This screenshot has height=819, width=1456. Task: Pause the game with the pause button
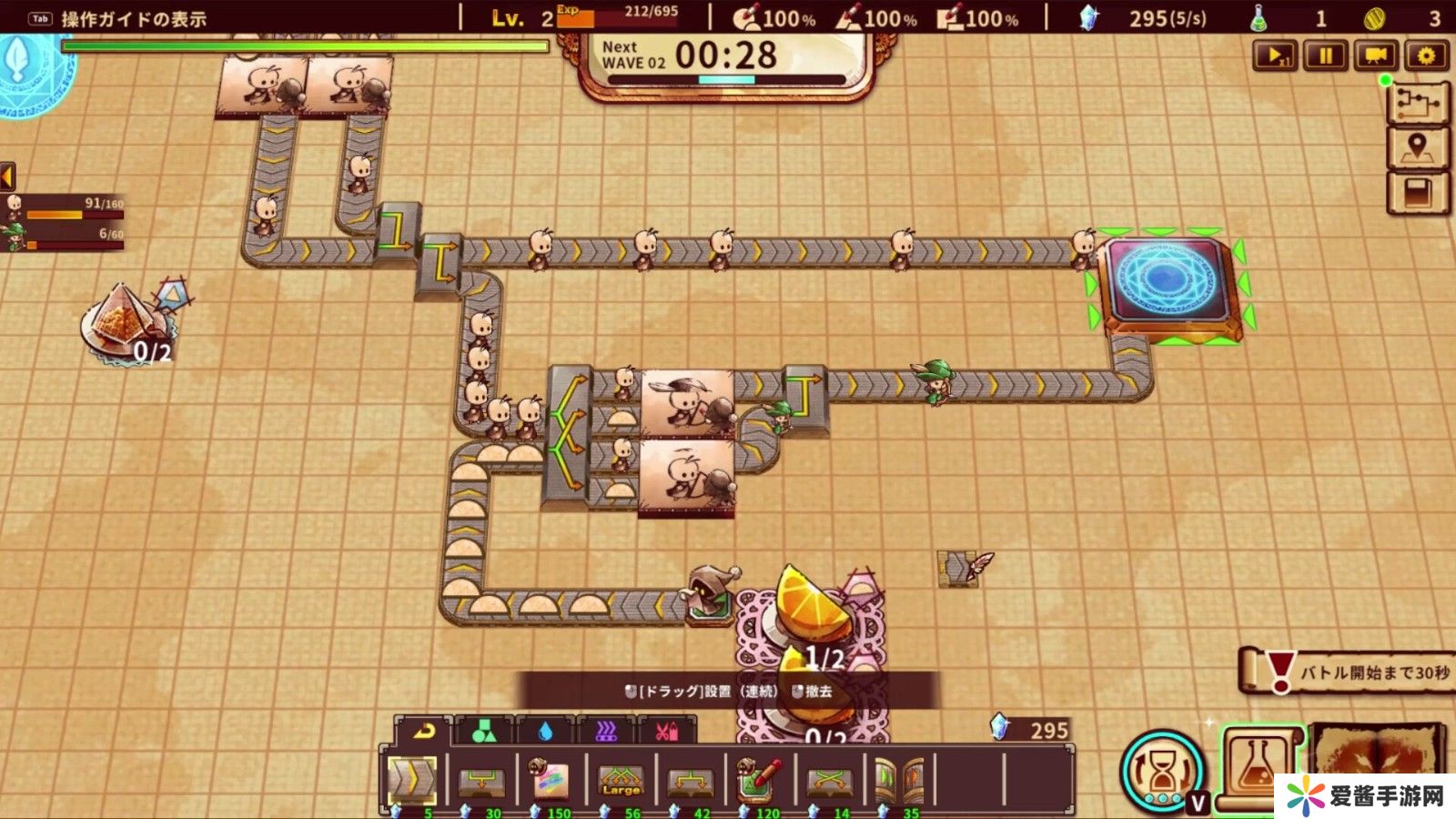click(1325, 56)
